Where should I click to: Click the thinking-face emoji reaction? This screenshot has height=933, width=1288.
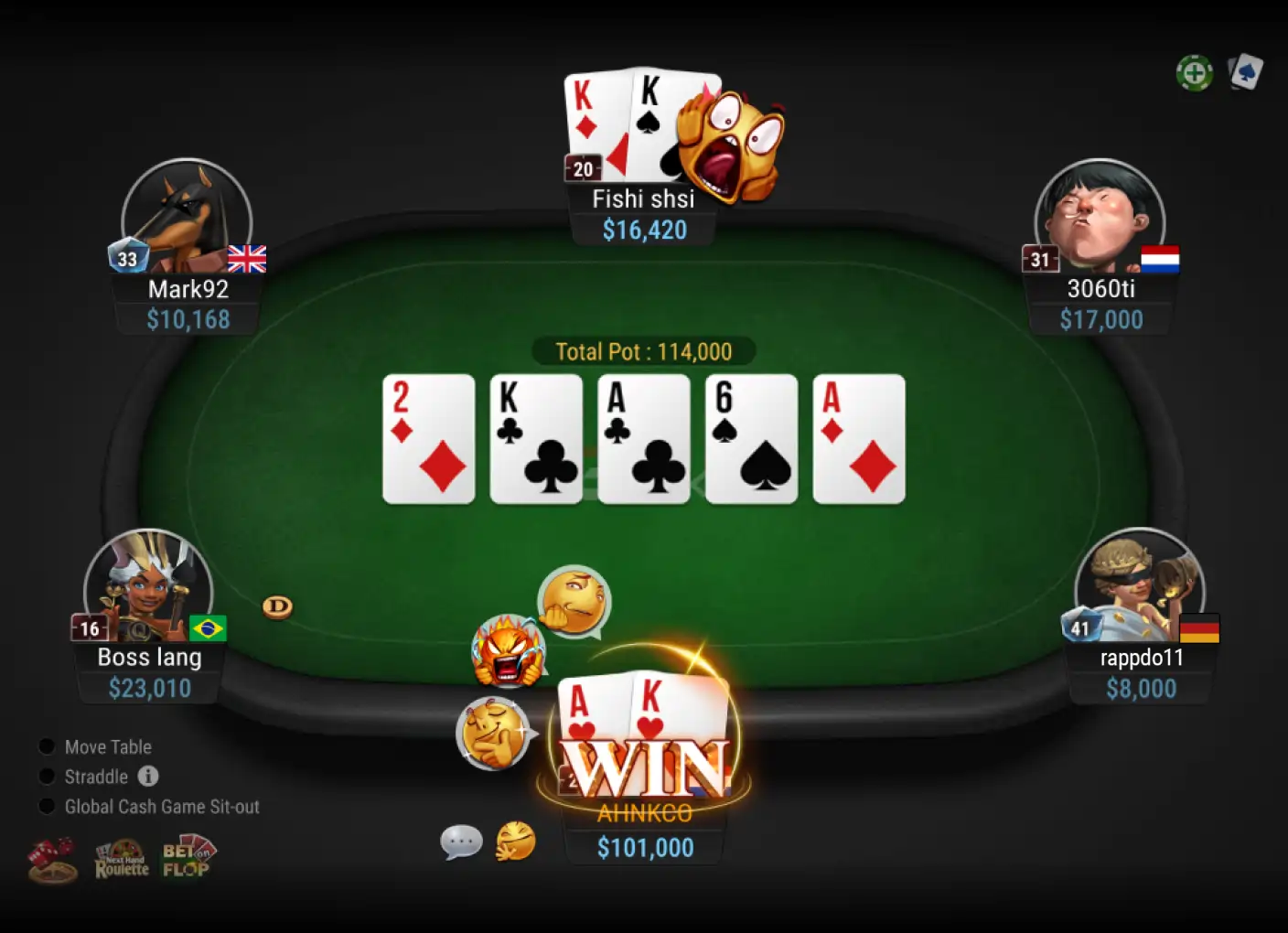tap(570, 599)
